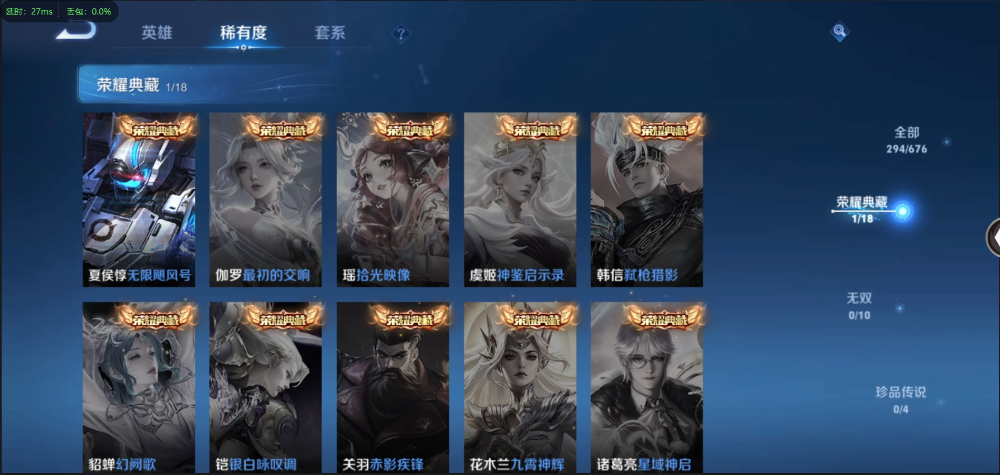Open the question mark help icon
The height and width of the screenshot is (475, 1000).
click(401, 34)
